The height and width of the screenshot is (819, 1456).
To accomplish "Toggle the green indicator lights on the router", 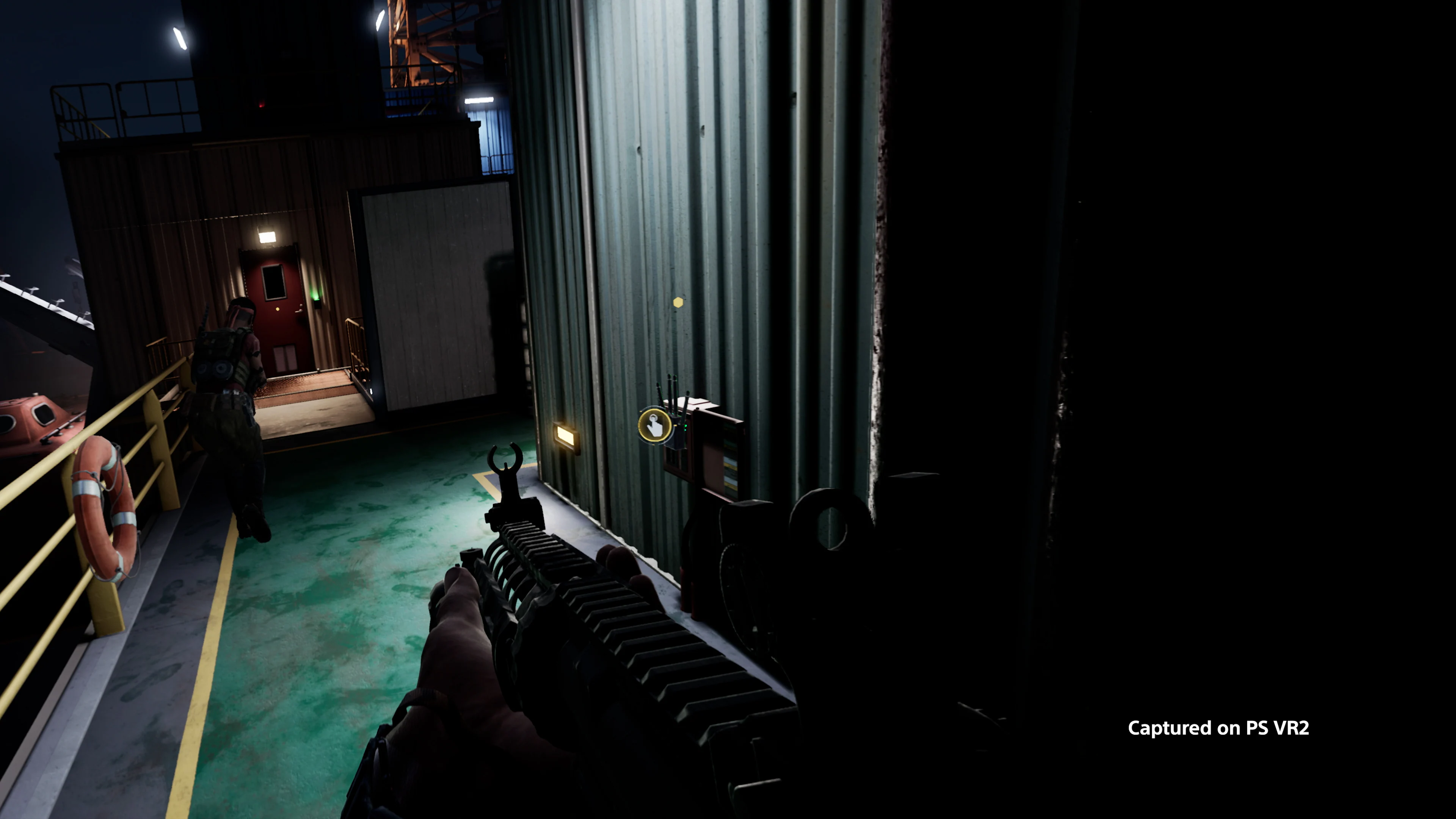I will pos(686,428).
